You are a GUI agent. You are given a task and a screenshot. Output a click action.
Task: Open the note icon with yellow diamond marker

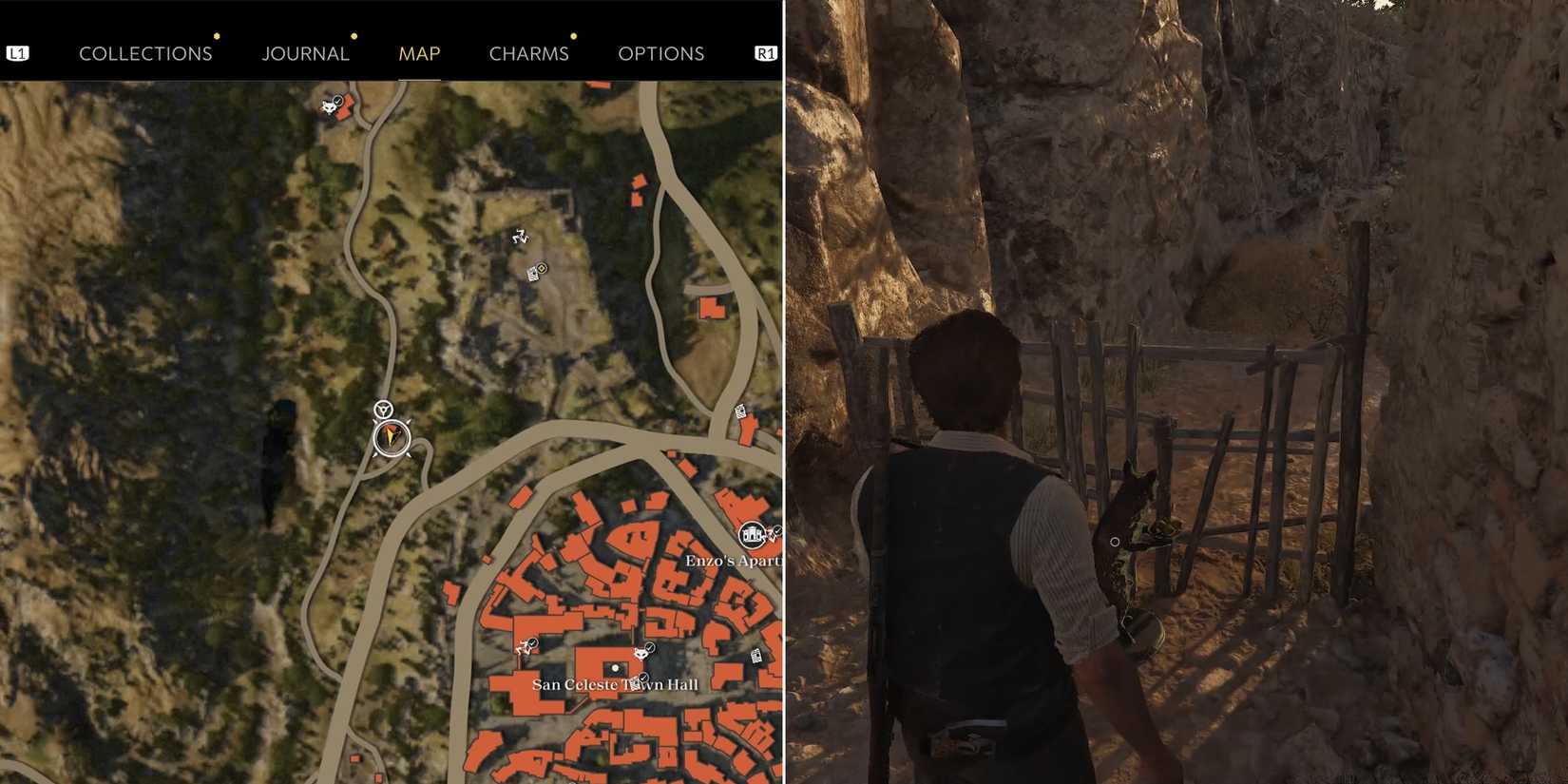coord(536,274)
